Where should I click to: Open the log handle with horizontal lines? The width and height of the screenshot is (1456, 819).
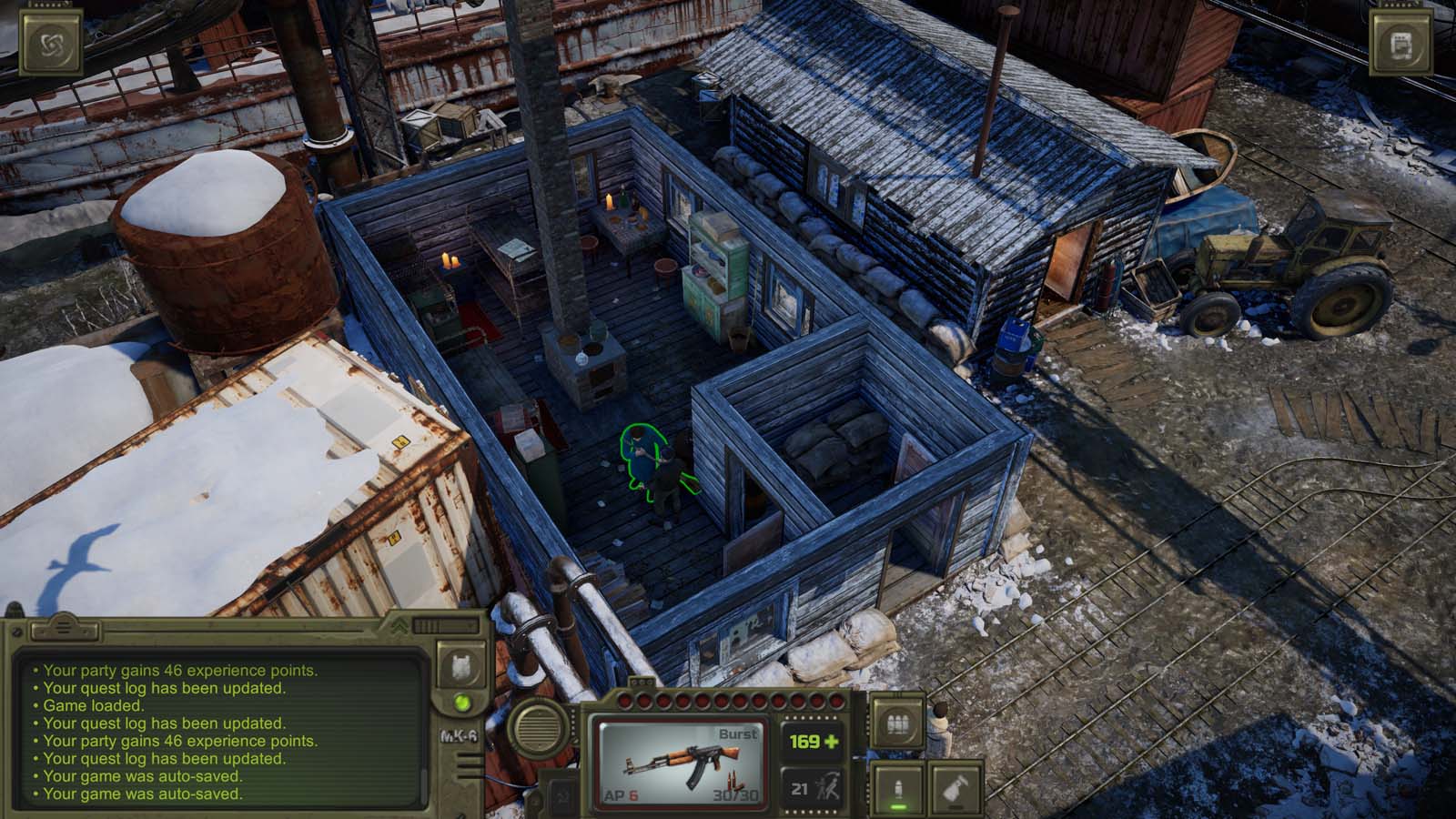(x=62, y=628)
